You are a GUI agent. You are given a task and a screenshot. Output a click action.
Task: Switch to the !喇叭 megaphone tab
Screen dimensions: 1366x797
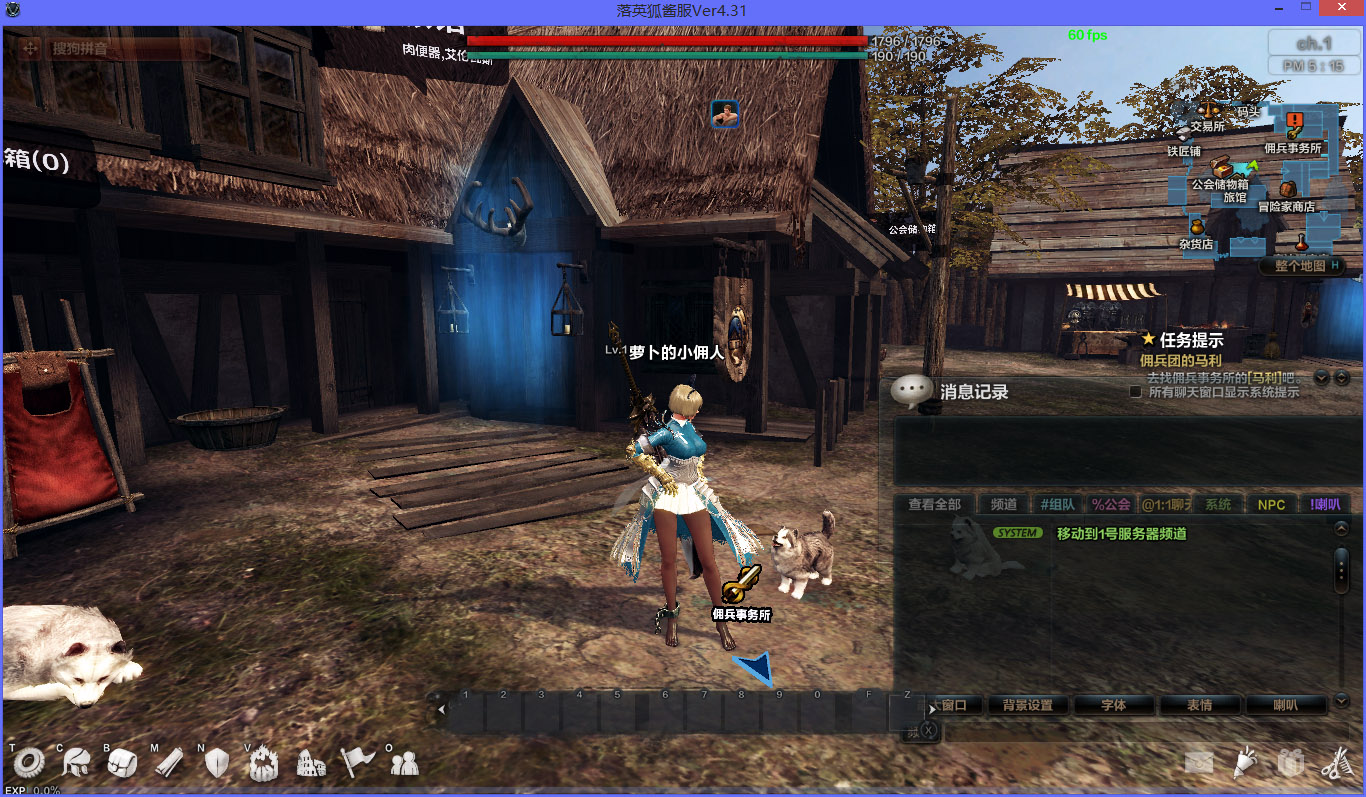point(1325,505)
